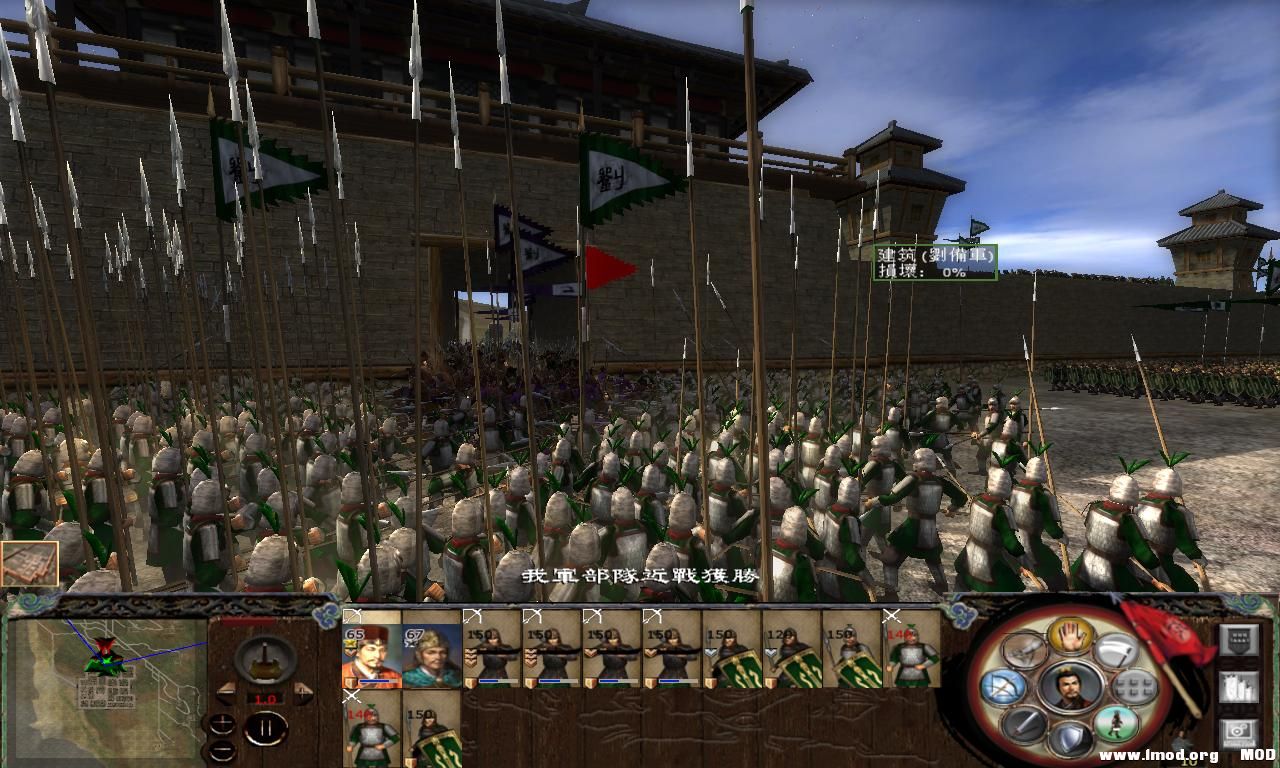Select the attack command axe icon
1280x768 pixels.
[1114, 651]
